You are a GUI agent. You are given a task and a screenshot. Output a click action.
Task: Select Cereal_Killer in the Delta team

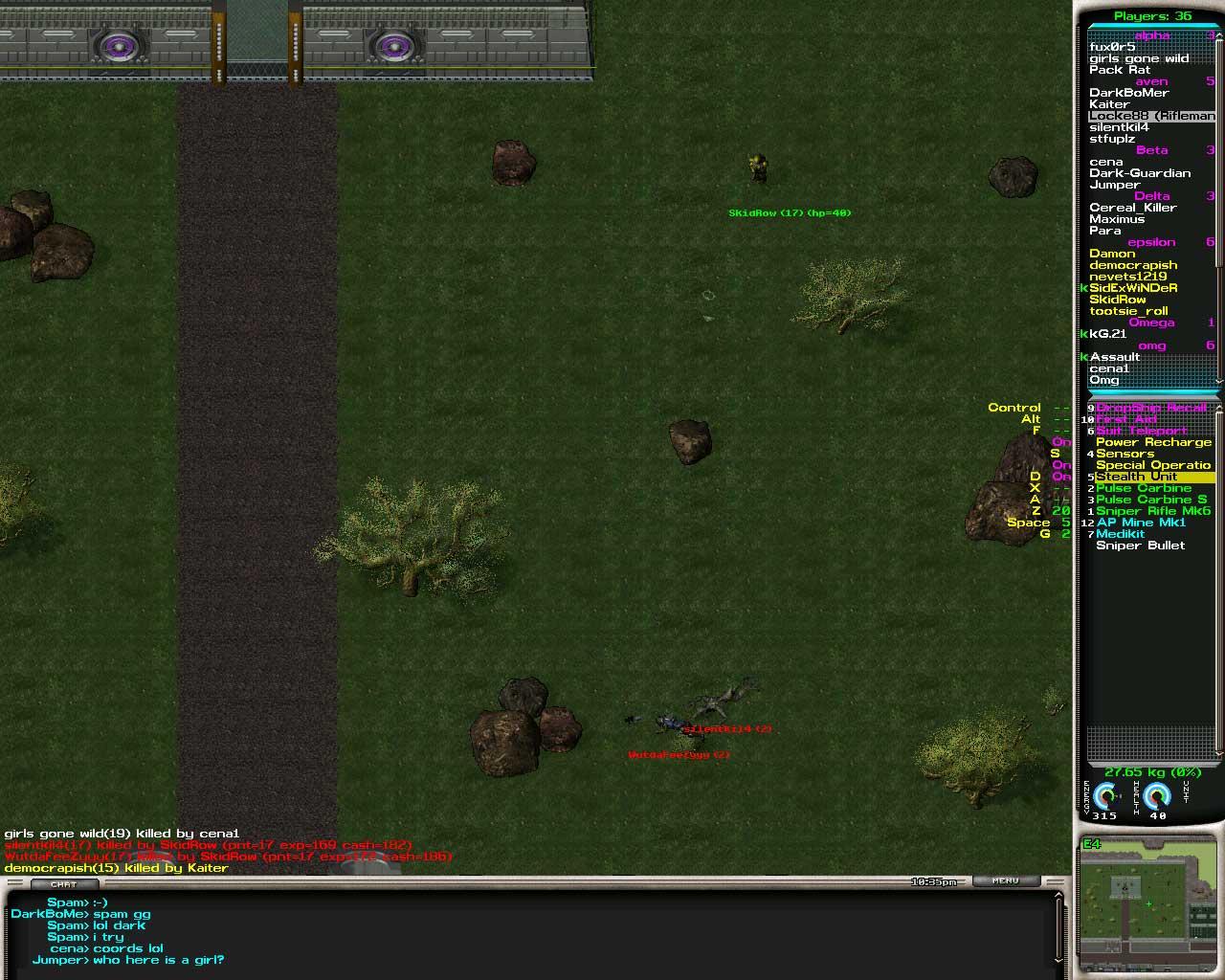(1132, 208)
